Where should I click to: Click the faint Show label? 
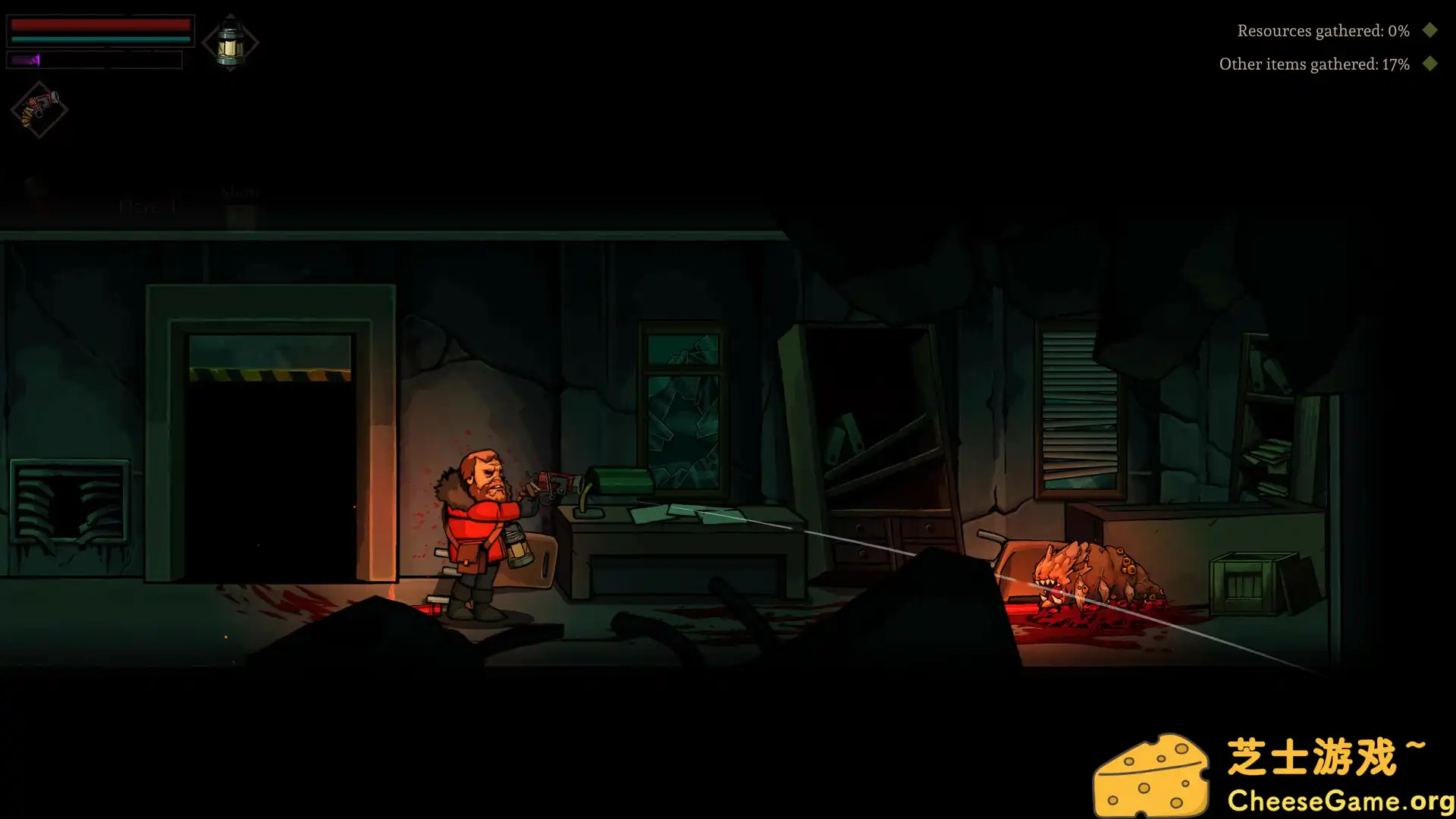(x=240, y=192)
